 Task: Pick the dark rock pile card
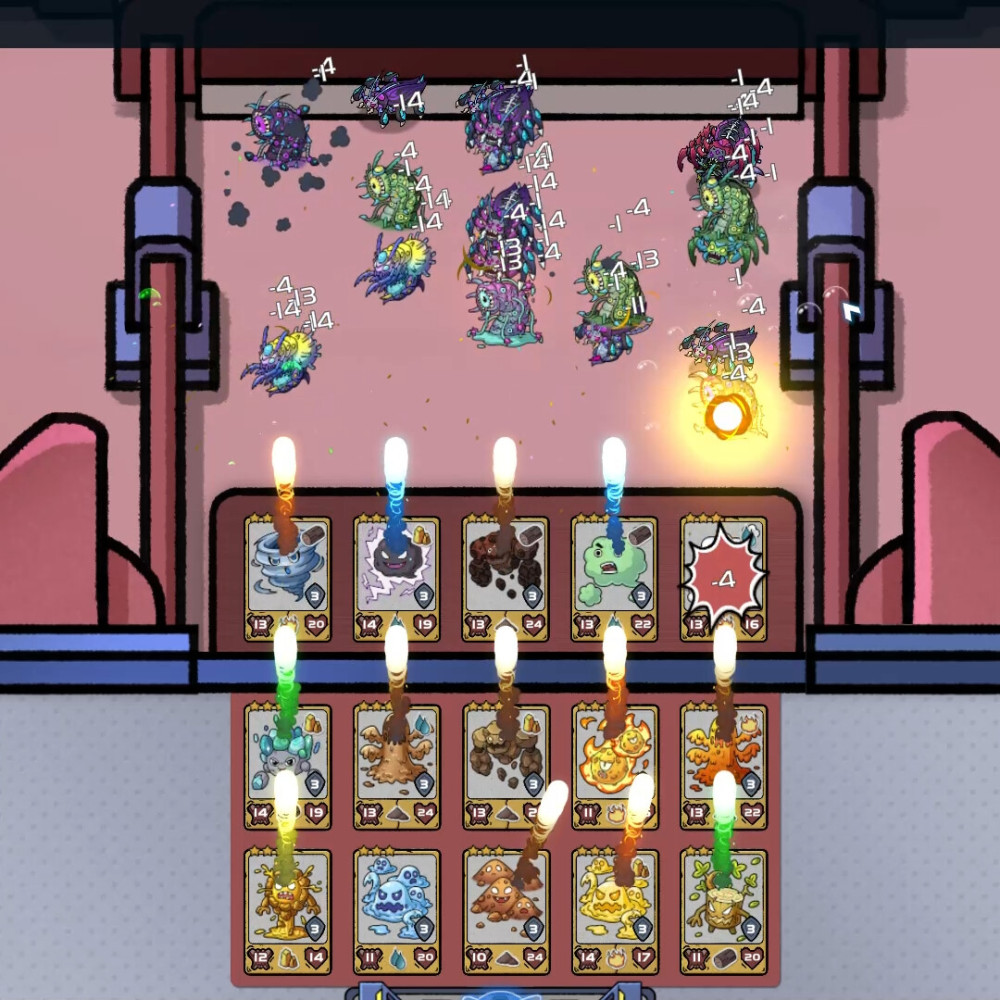pos(505,578)
